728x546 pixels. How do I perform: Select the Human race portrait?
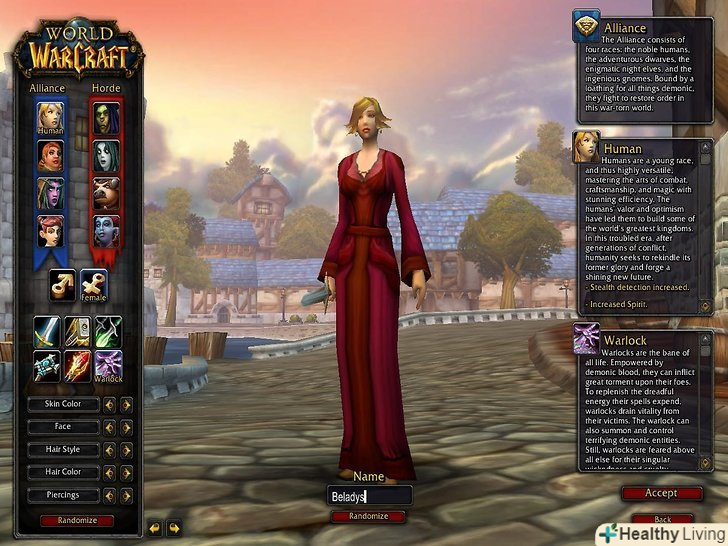click(51, 116)
